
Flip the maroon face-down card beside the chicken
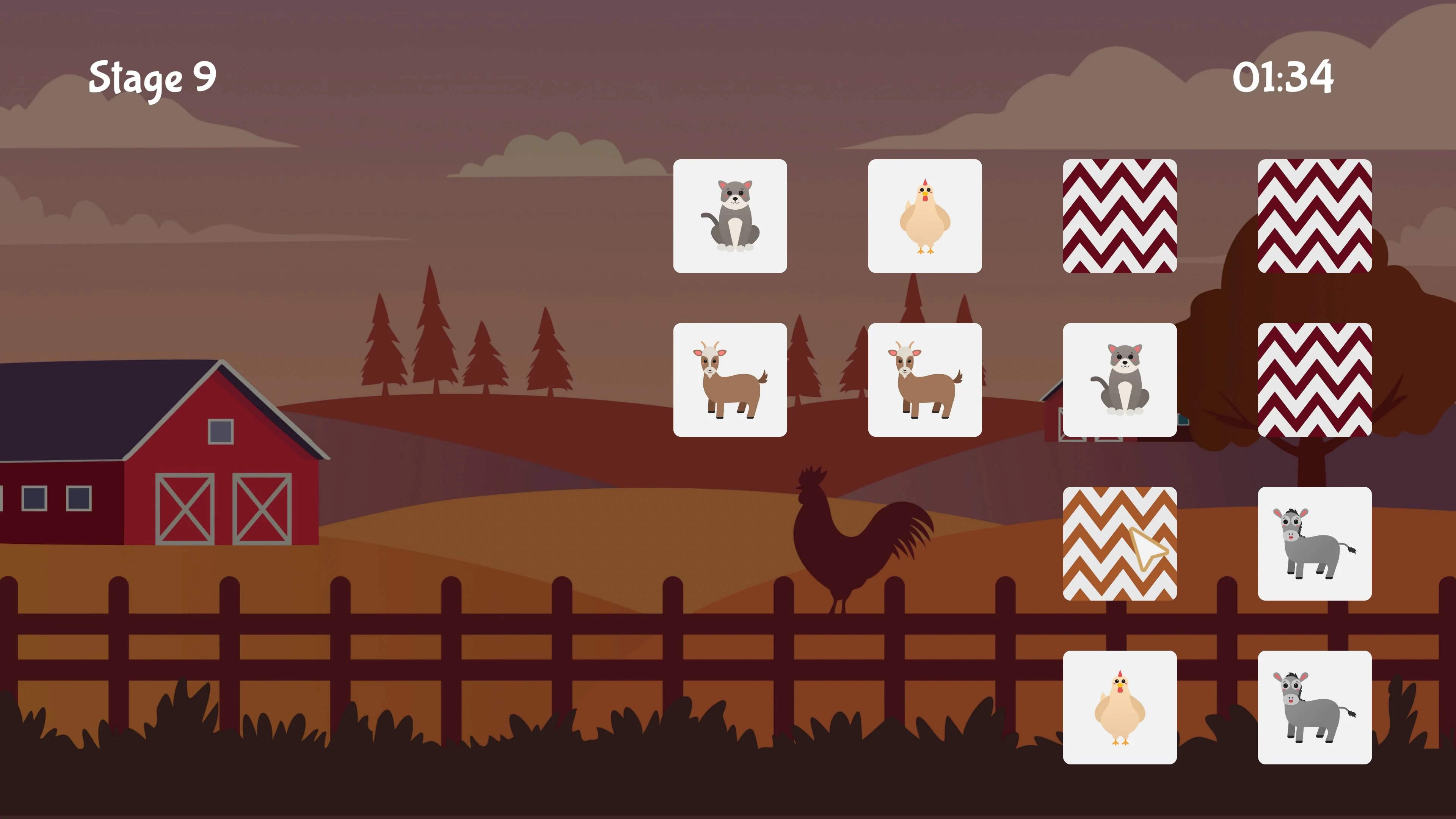[x=1119, y=216]
